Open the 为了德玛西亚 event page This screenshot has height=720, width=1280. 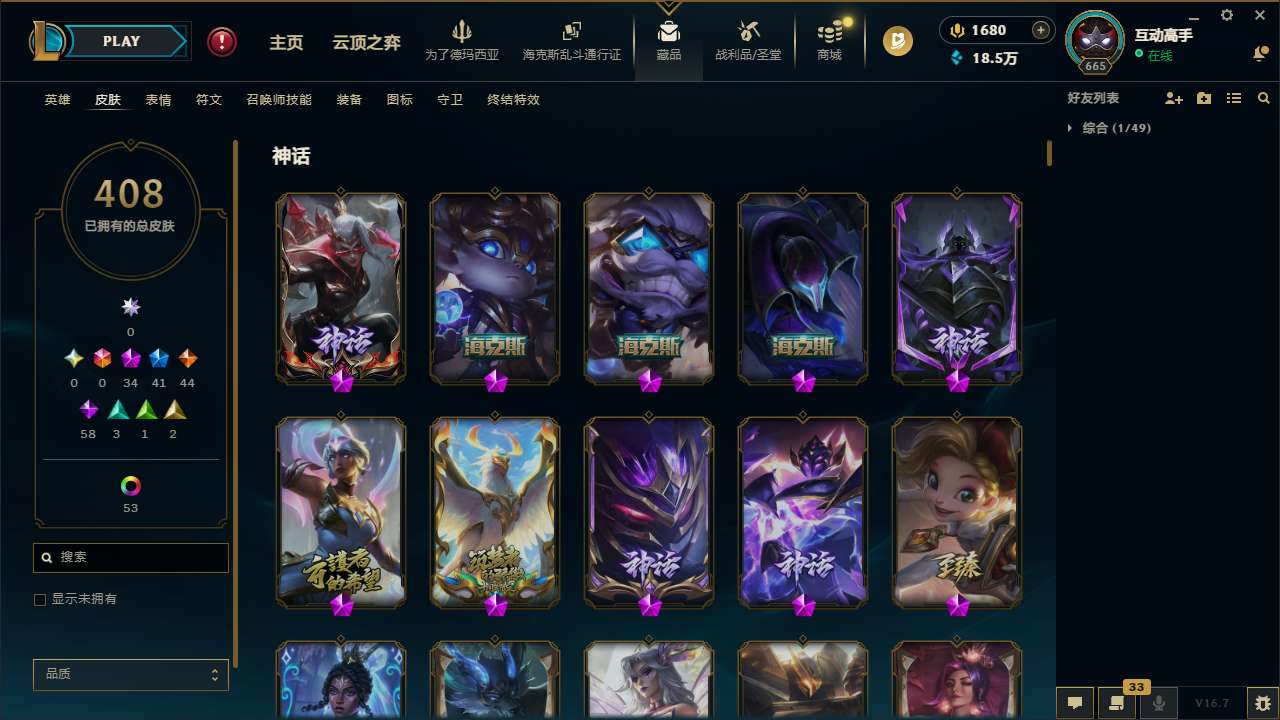click(460, 42)
